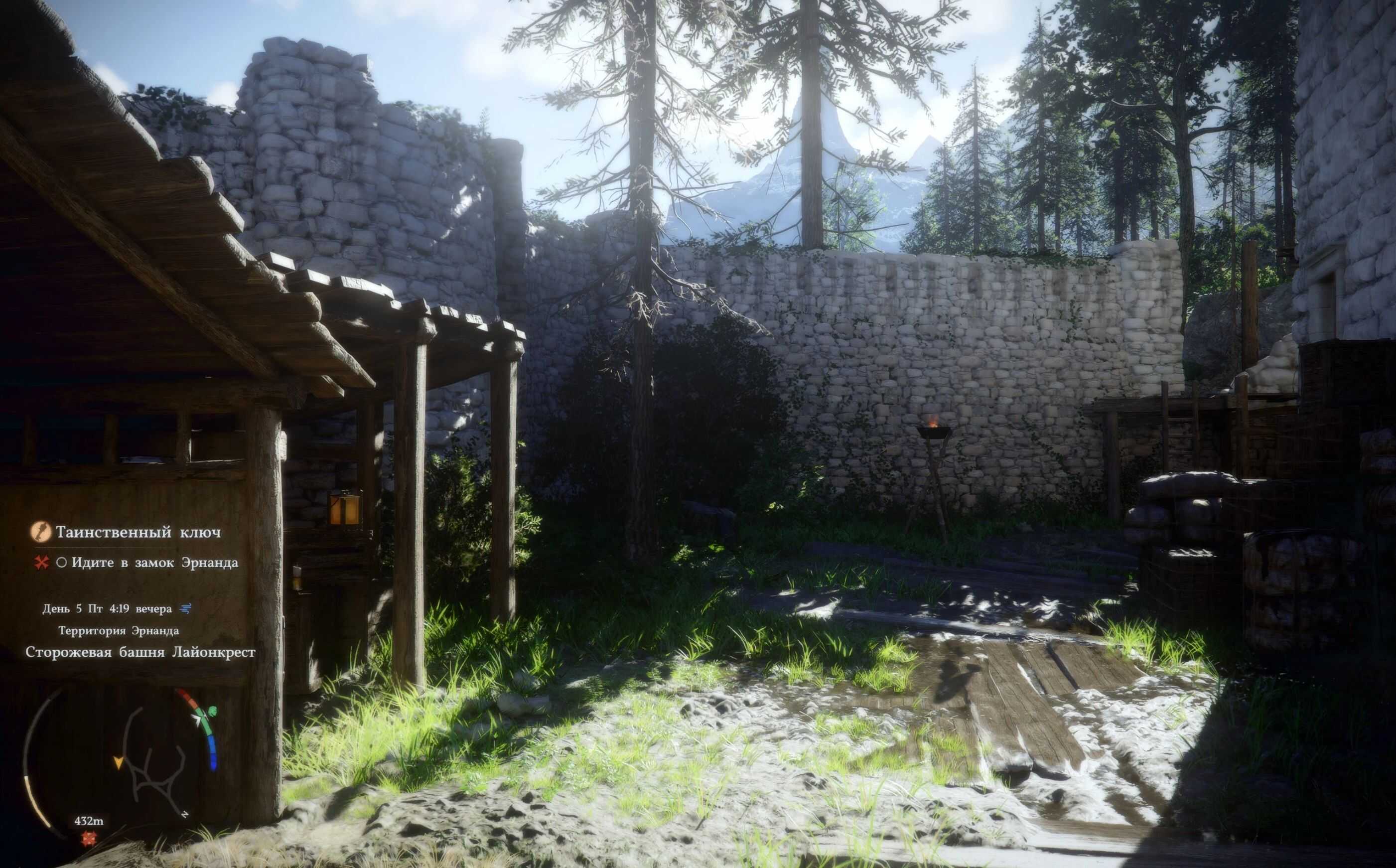Select the yellow player arrow on minimap
The height and width of the screenshot is (868, 1396).
coord(118,763)
